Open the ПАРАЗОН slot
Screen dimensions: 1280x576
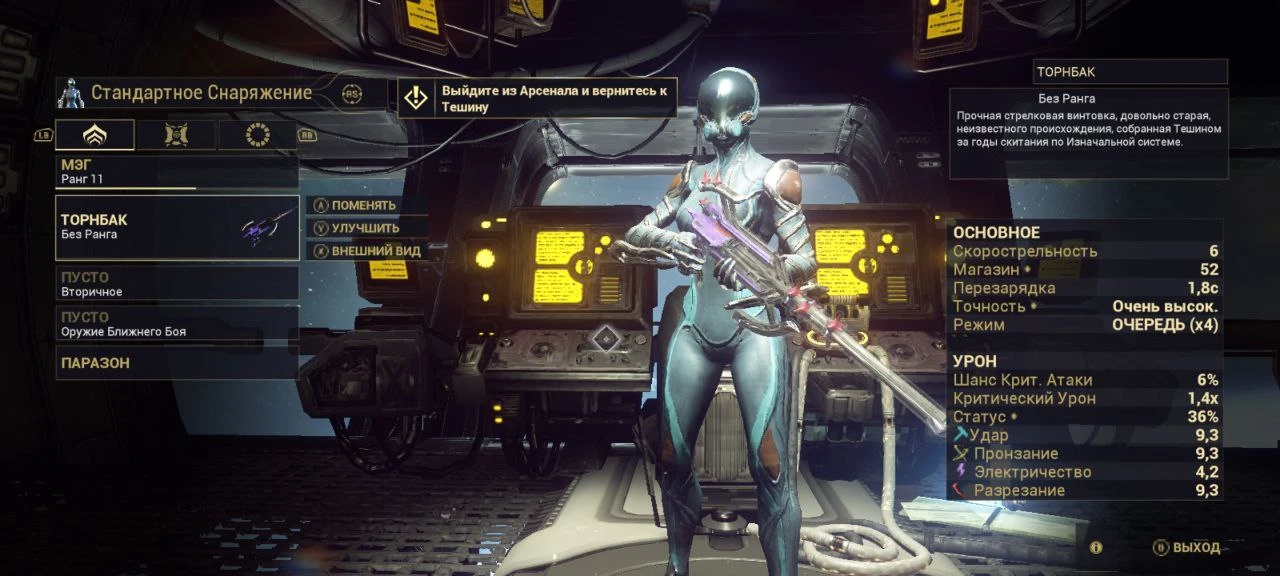177,363
